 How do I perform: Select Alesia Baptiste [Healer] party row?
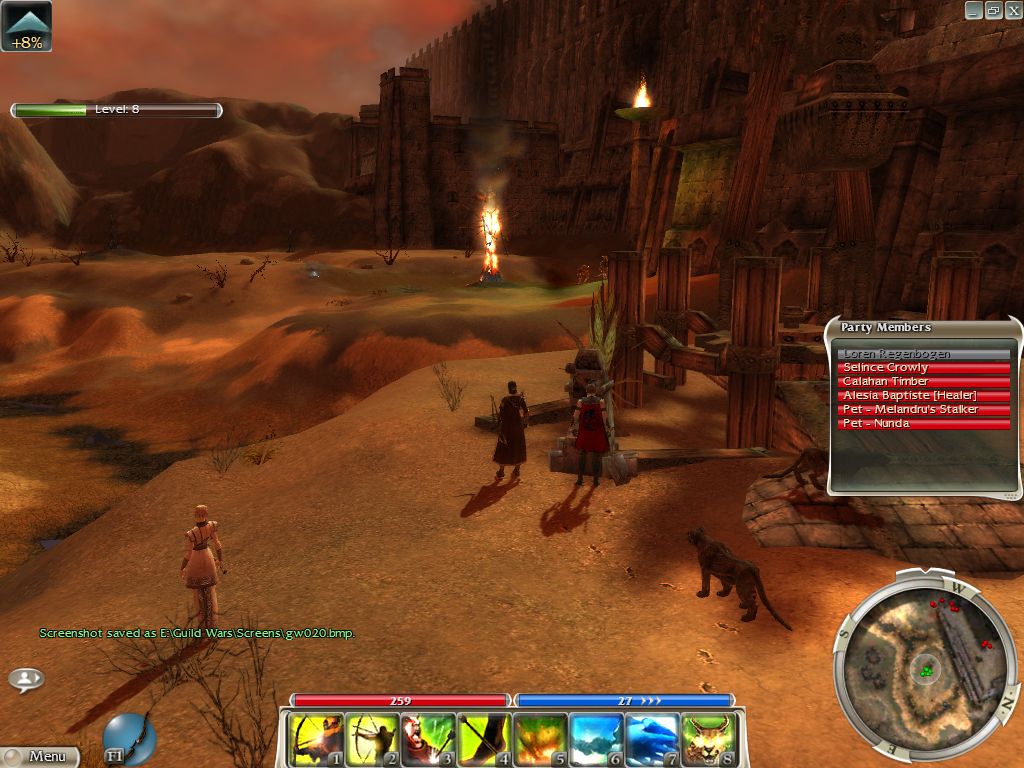pos(924,396)
